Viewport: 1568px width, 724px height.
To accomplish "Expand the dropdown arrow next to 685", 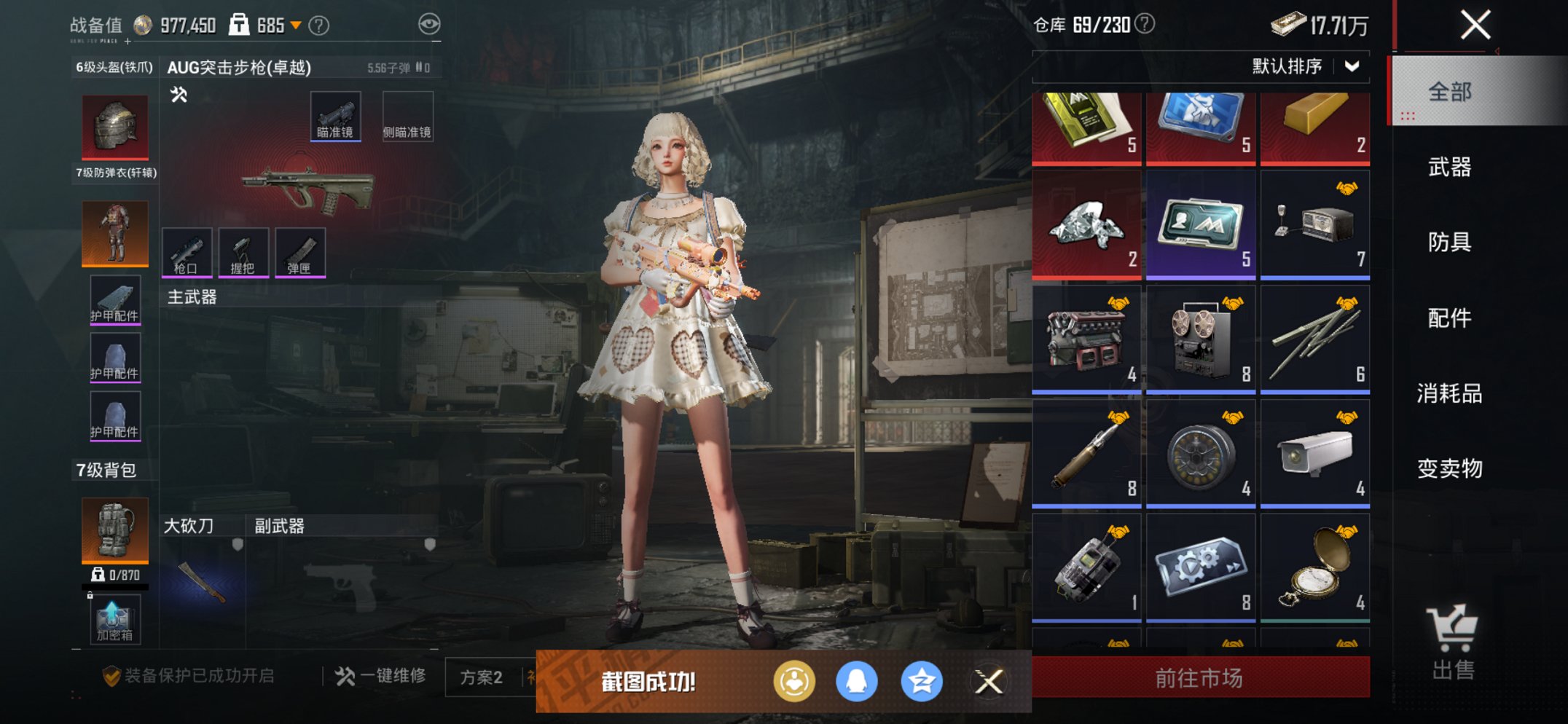I will (297, 24).
